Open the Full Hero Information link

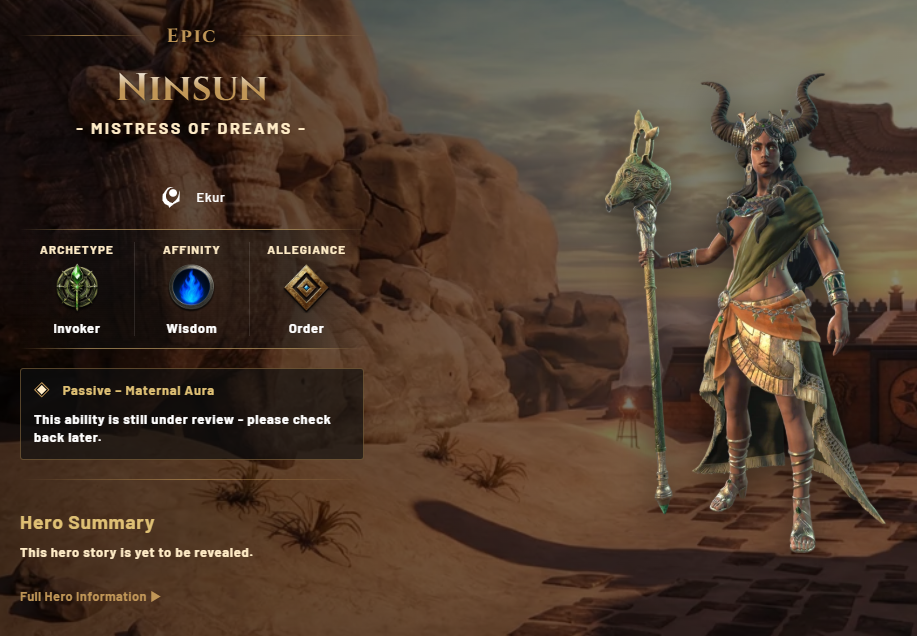coord(89,597)
